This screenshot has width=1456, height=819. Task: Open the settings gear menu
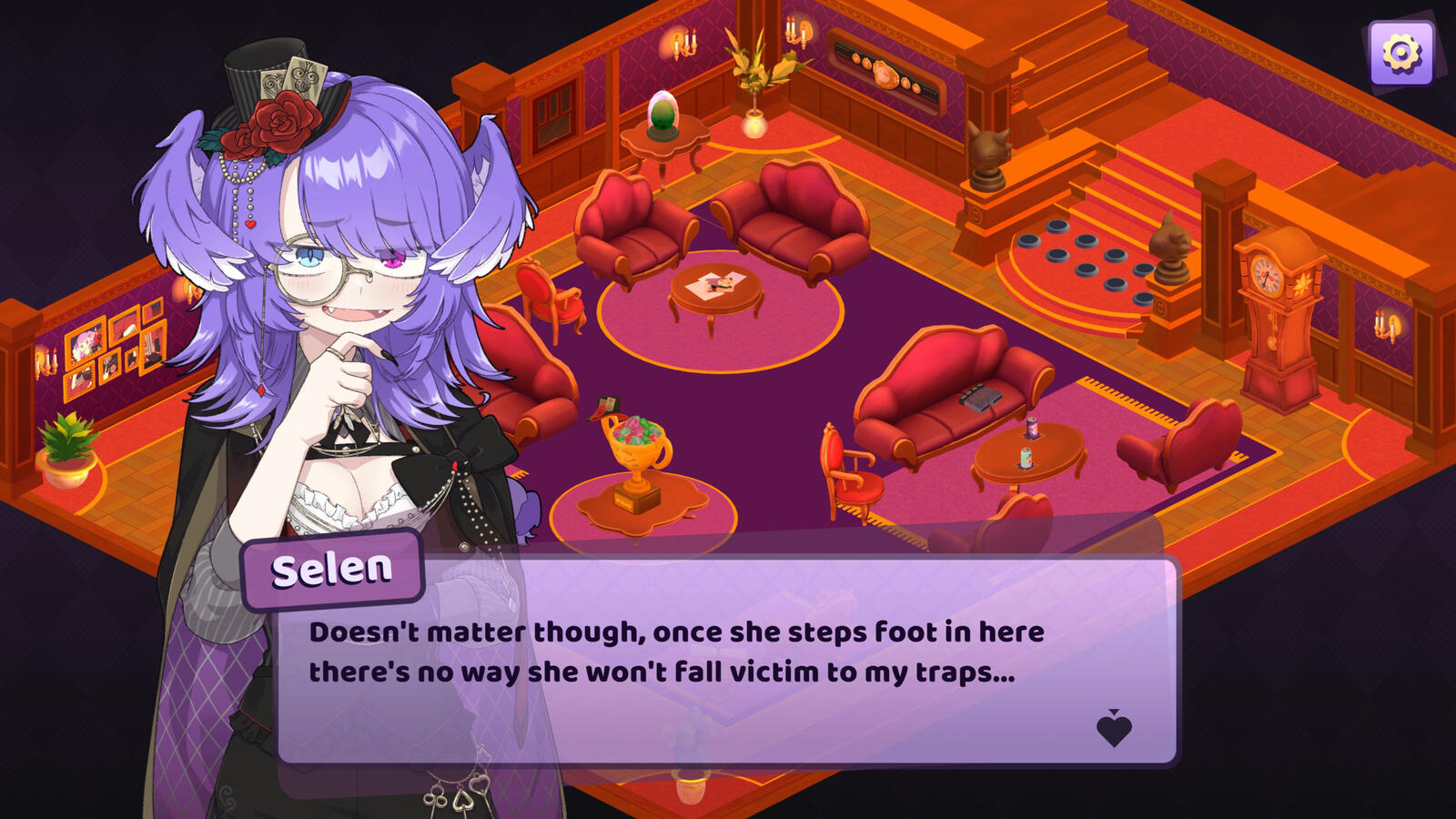[x=1400, y=54]
